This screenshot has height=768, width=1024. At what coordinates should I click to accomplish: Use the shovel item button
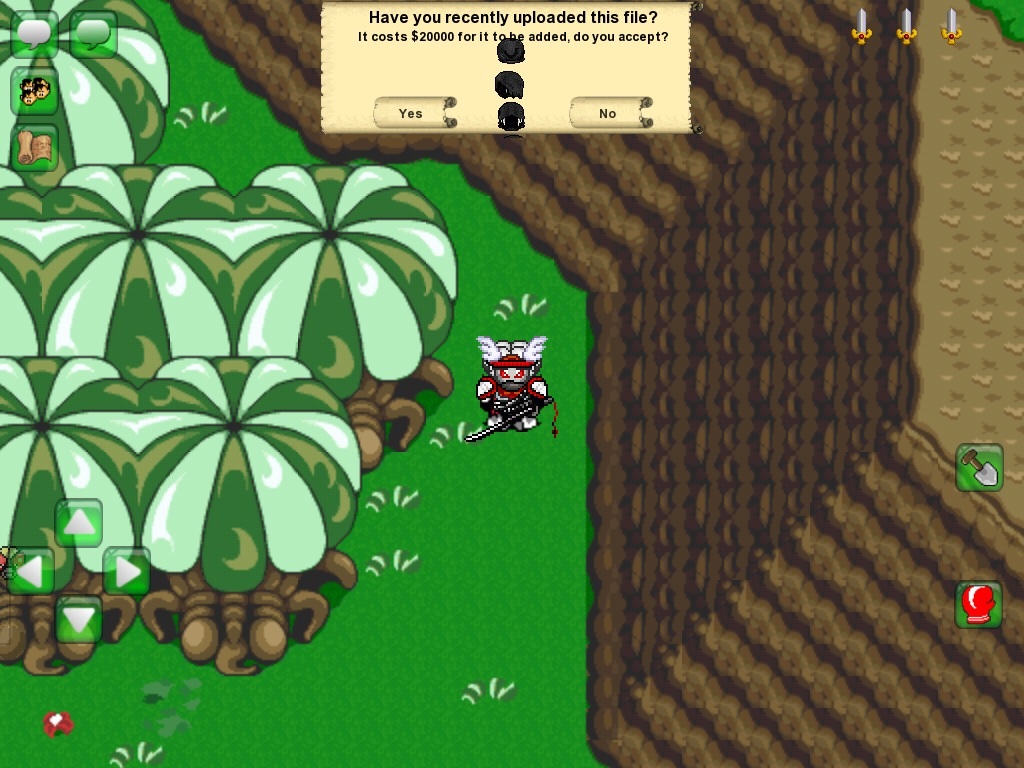point(979,467)
